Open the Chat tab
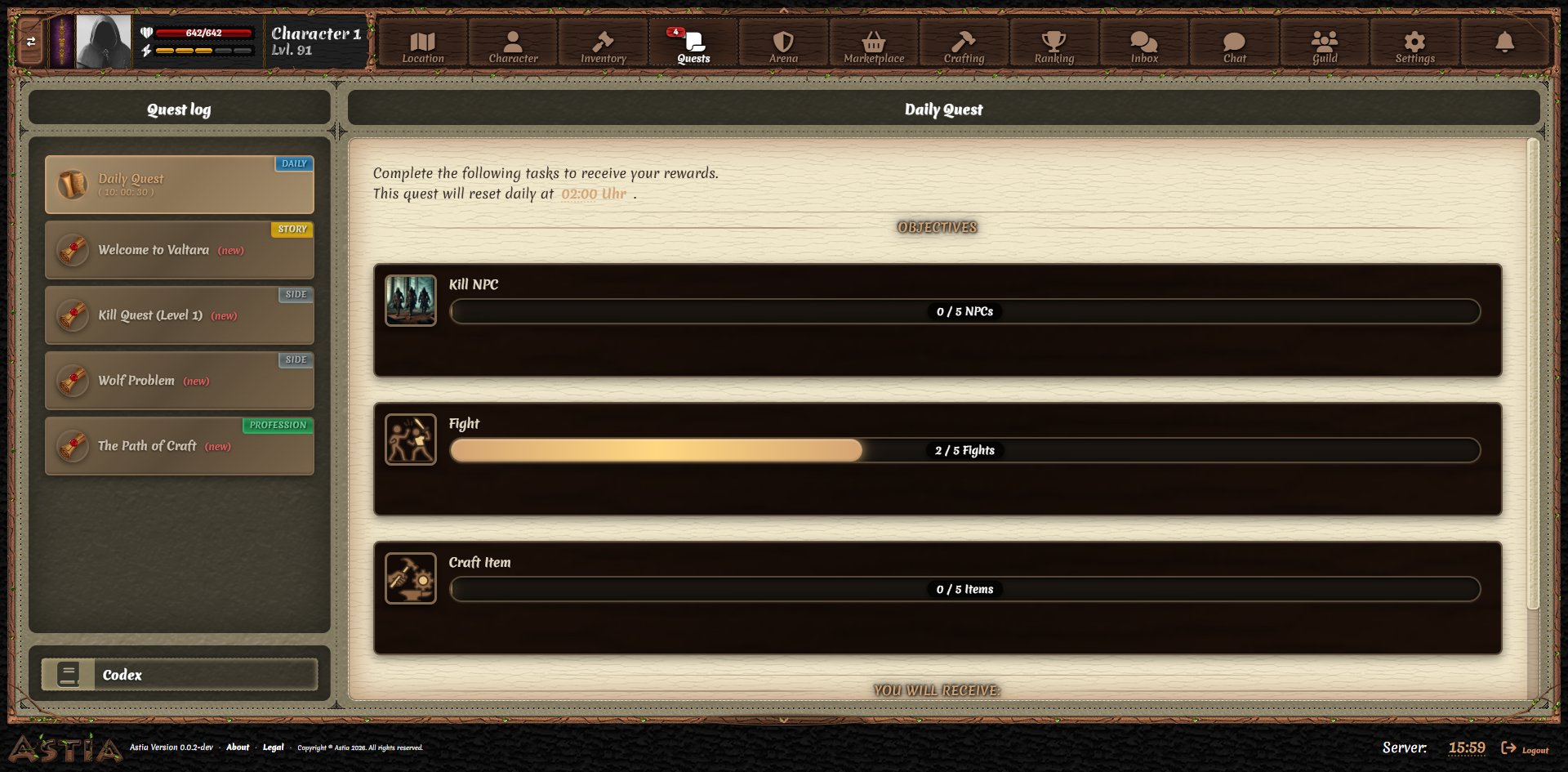1568x772 pixels. point(1234,41)
